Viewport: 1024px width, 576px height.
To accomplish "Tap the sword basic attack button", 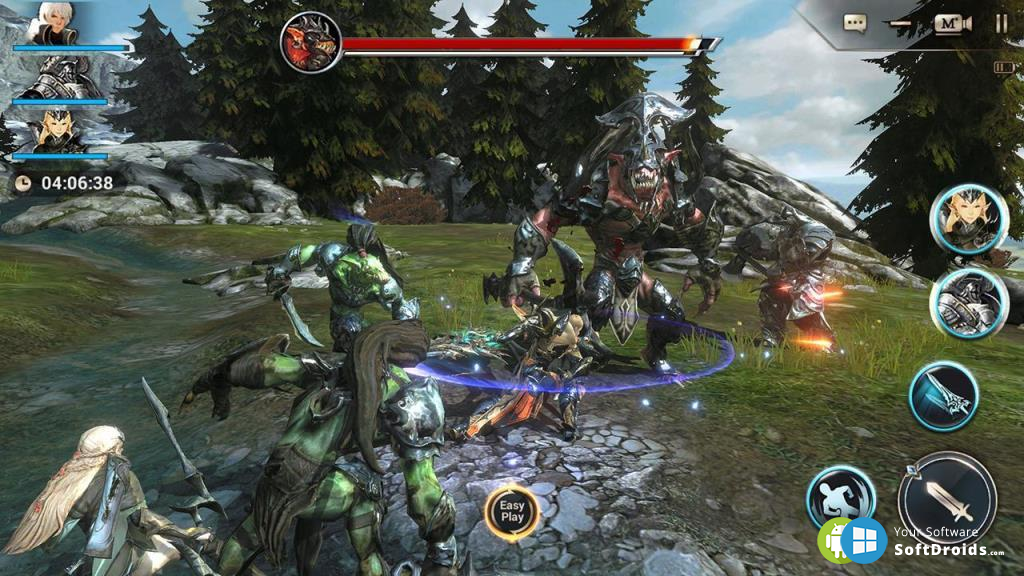I will point(946,499).
